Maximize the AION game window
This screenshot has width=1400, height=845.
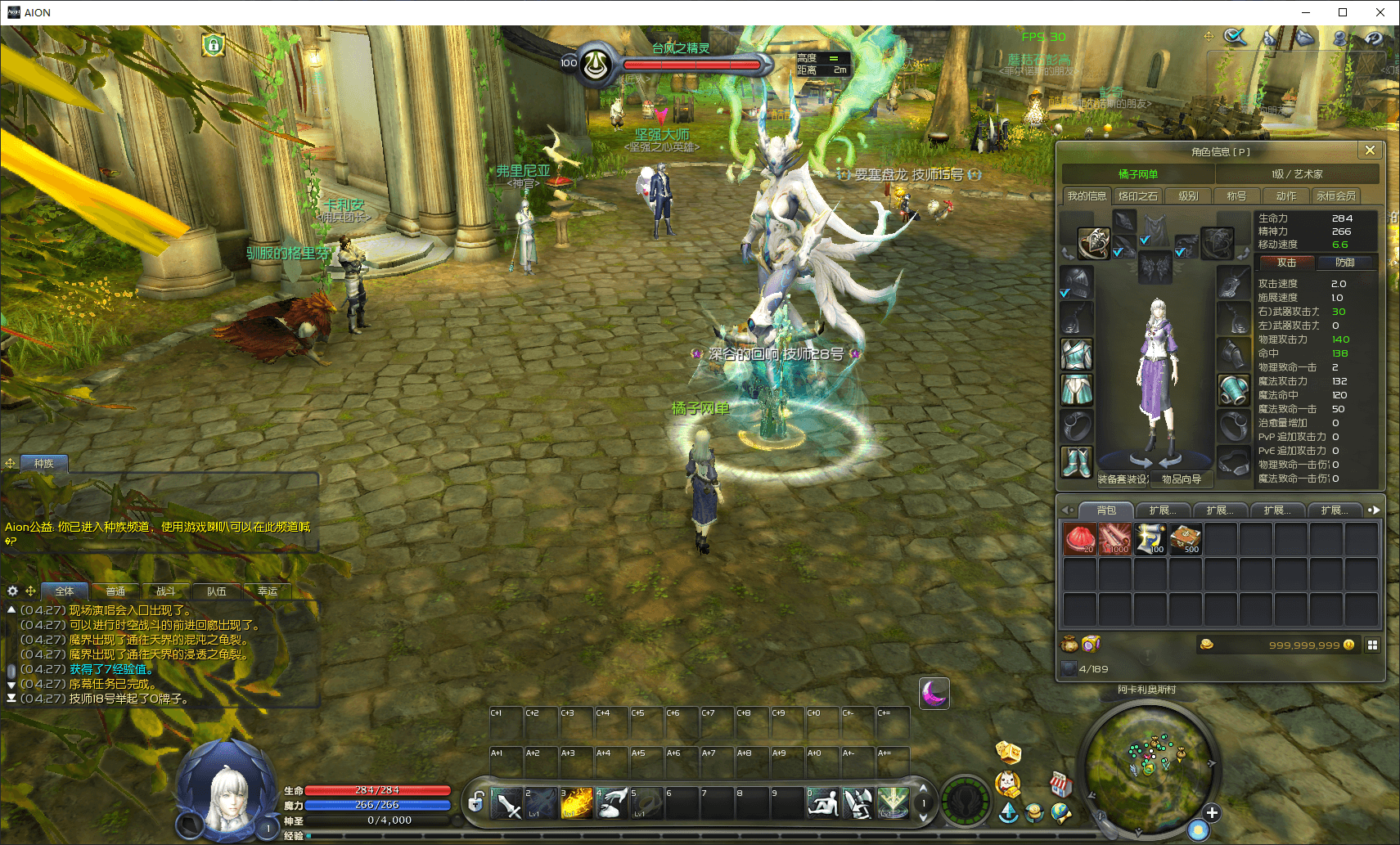click(1343, 12)
